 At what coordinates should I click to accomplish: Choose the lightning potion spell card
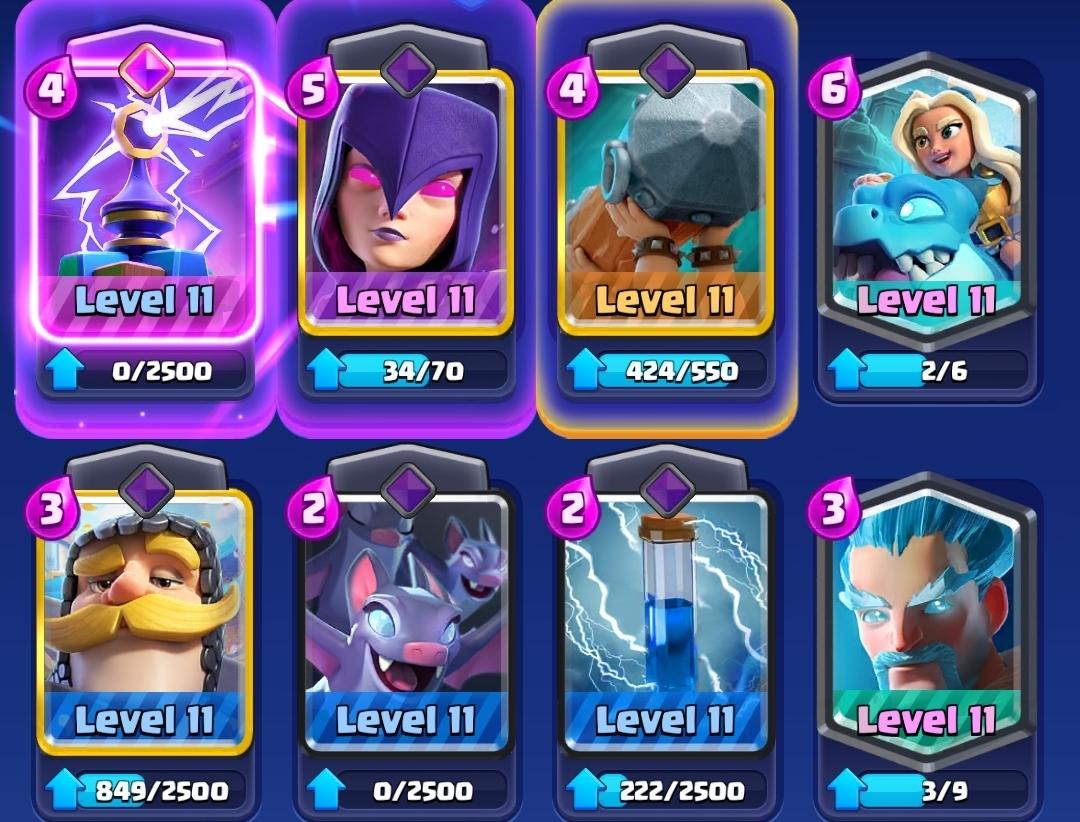pos(665,620)
